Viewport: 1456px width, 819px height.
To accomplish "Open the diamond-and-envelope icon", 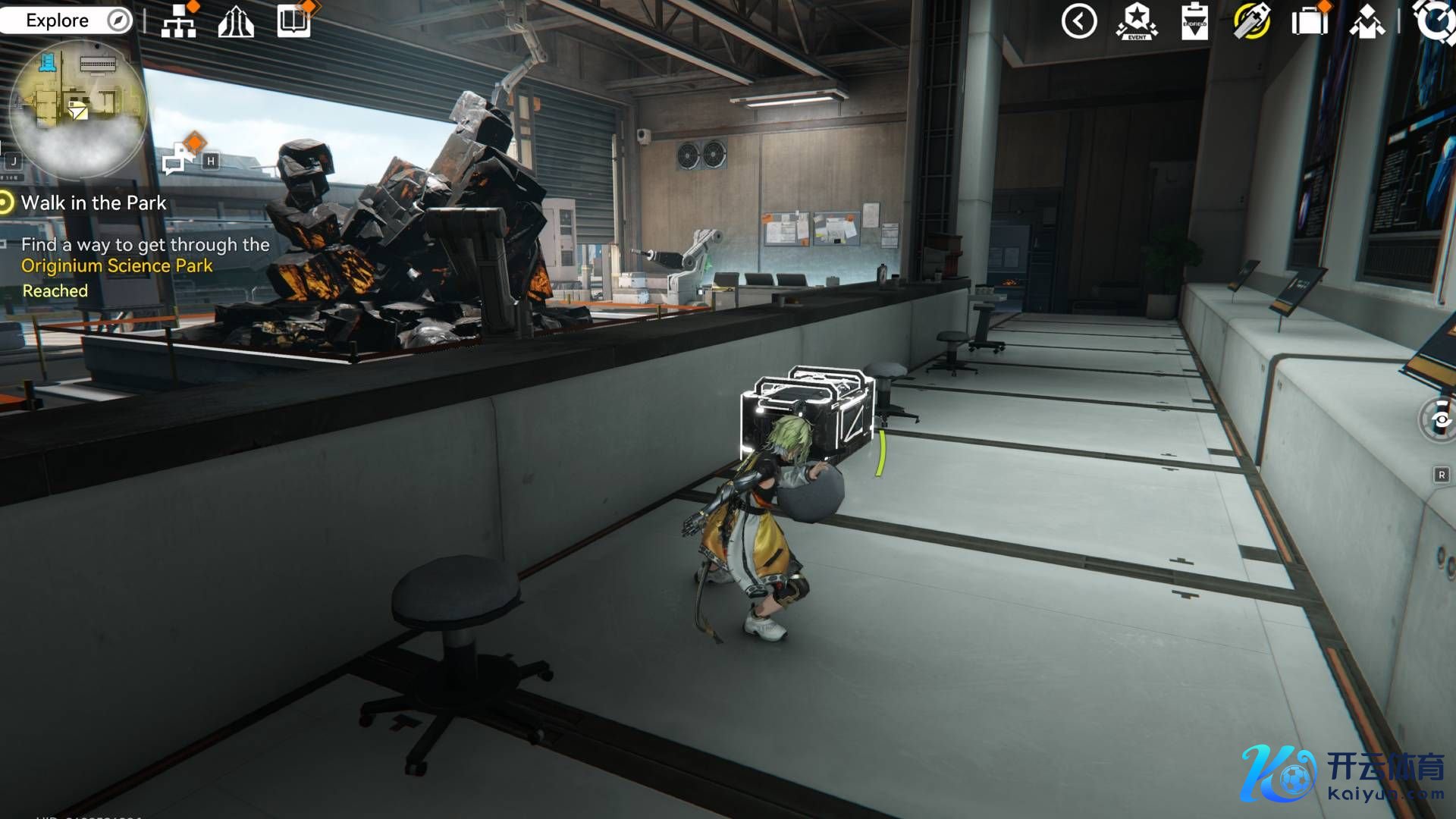I will [x=1367, y=21].
